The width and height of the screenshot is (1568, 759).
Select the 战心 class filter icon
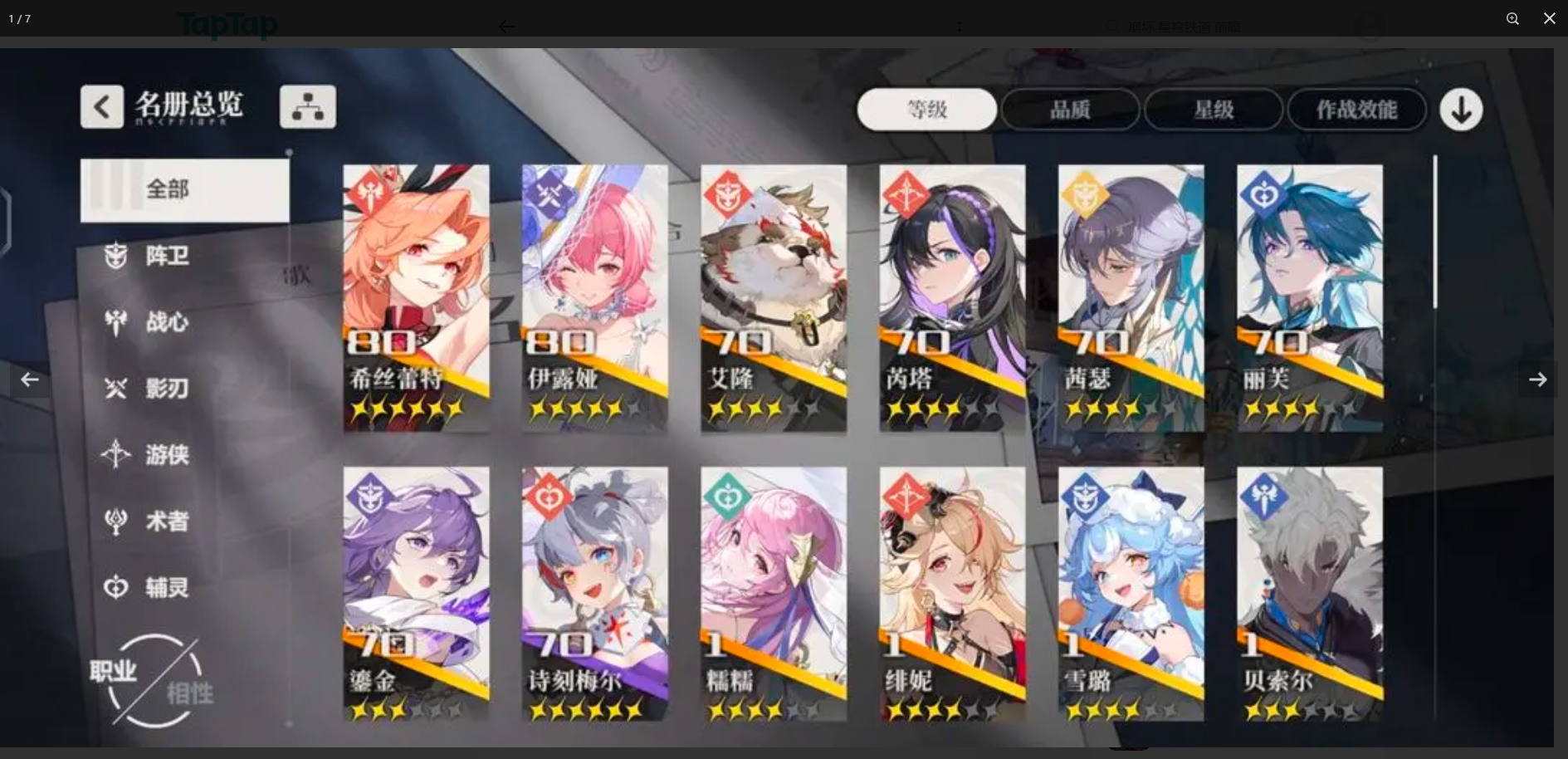tap(116, 322)
